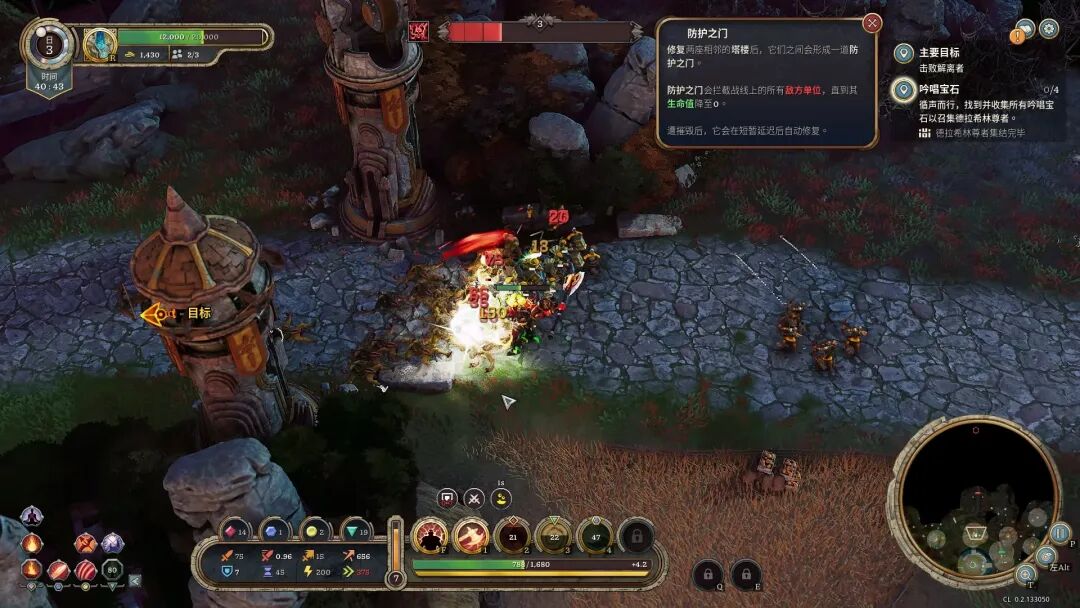Select the 主要目标 objective marker

tap(904, 53)
